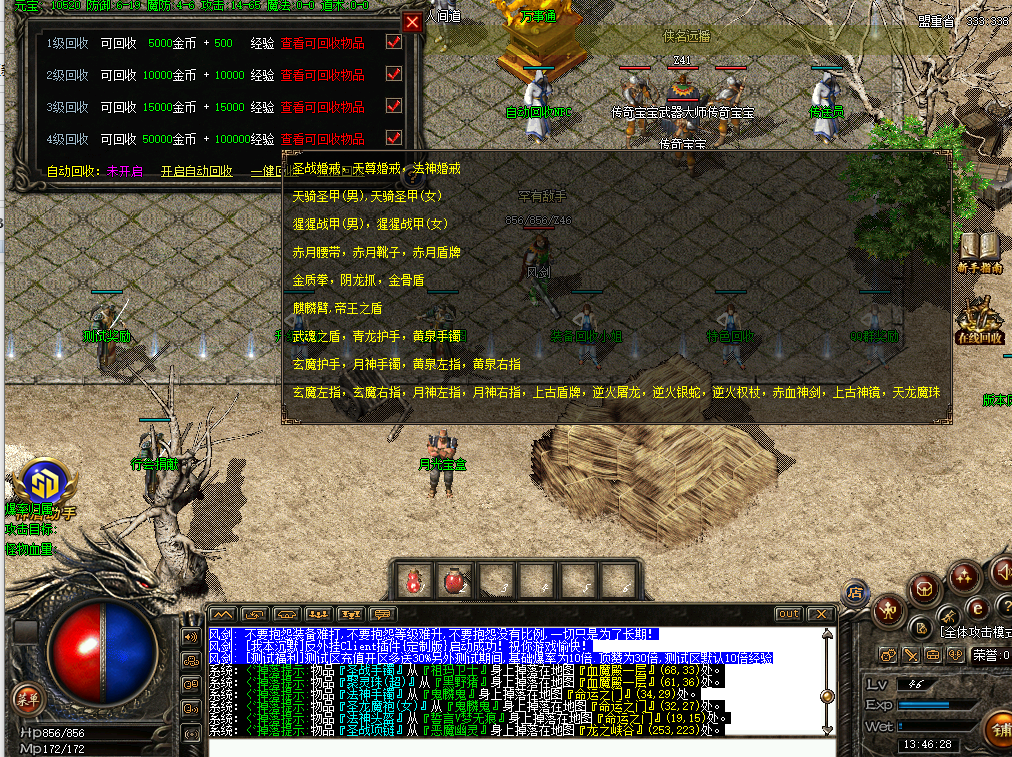
Task: Use the round red potion jar in hotbar
Action: 454,579
